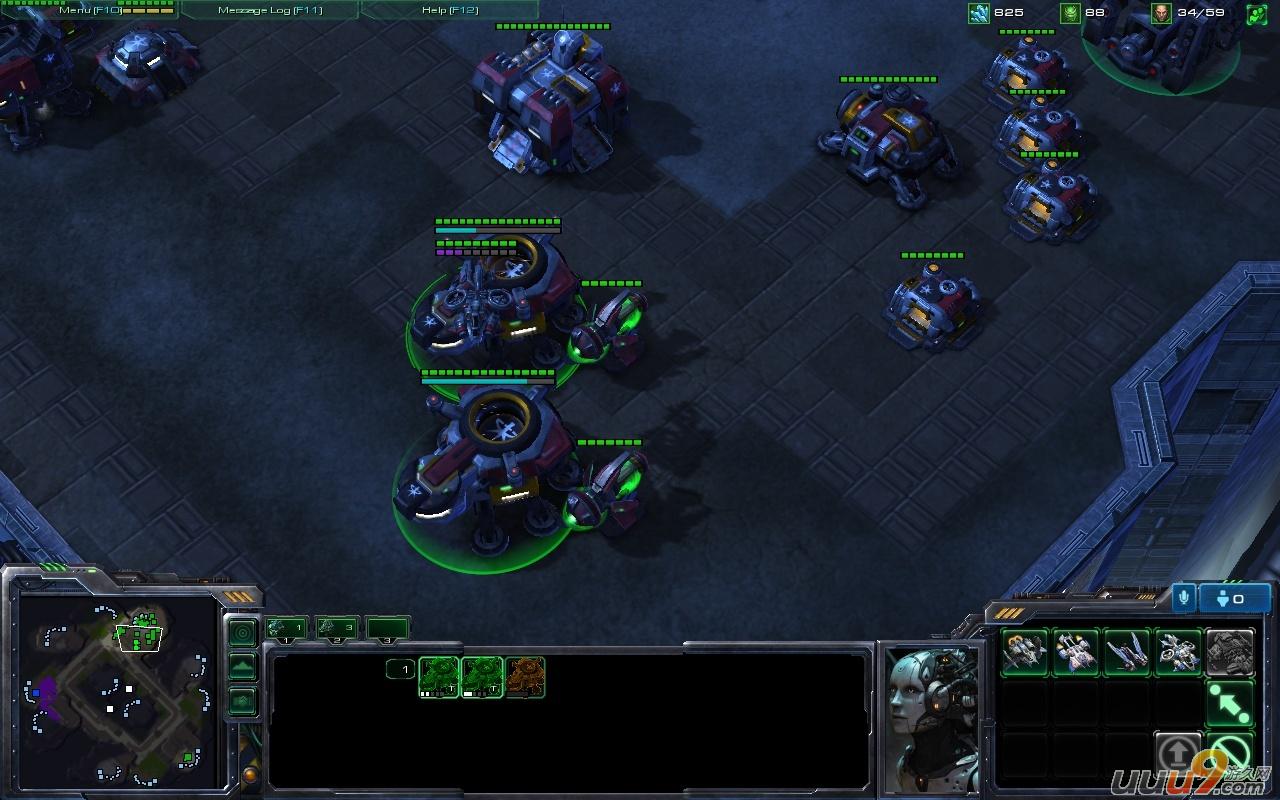The height and width of the screenshot is (800, 1280).
Task: Toggle minimap terrain display
Action: tap(242, 667)
